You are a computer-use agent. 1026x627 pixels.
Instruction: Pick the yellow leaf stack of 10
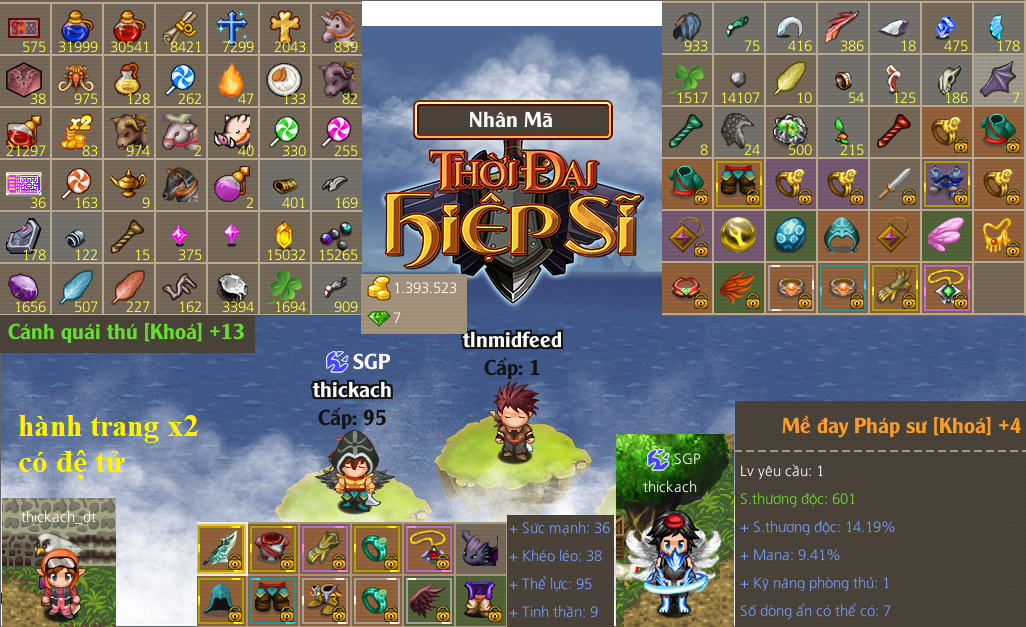click(x=790, y=80)
